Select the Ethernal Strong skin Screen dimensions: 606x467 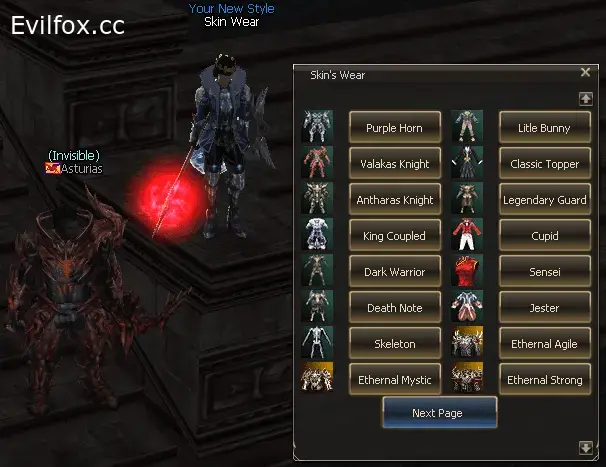(544, 380)
